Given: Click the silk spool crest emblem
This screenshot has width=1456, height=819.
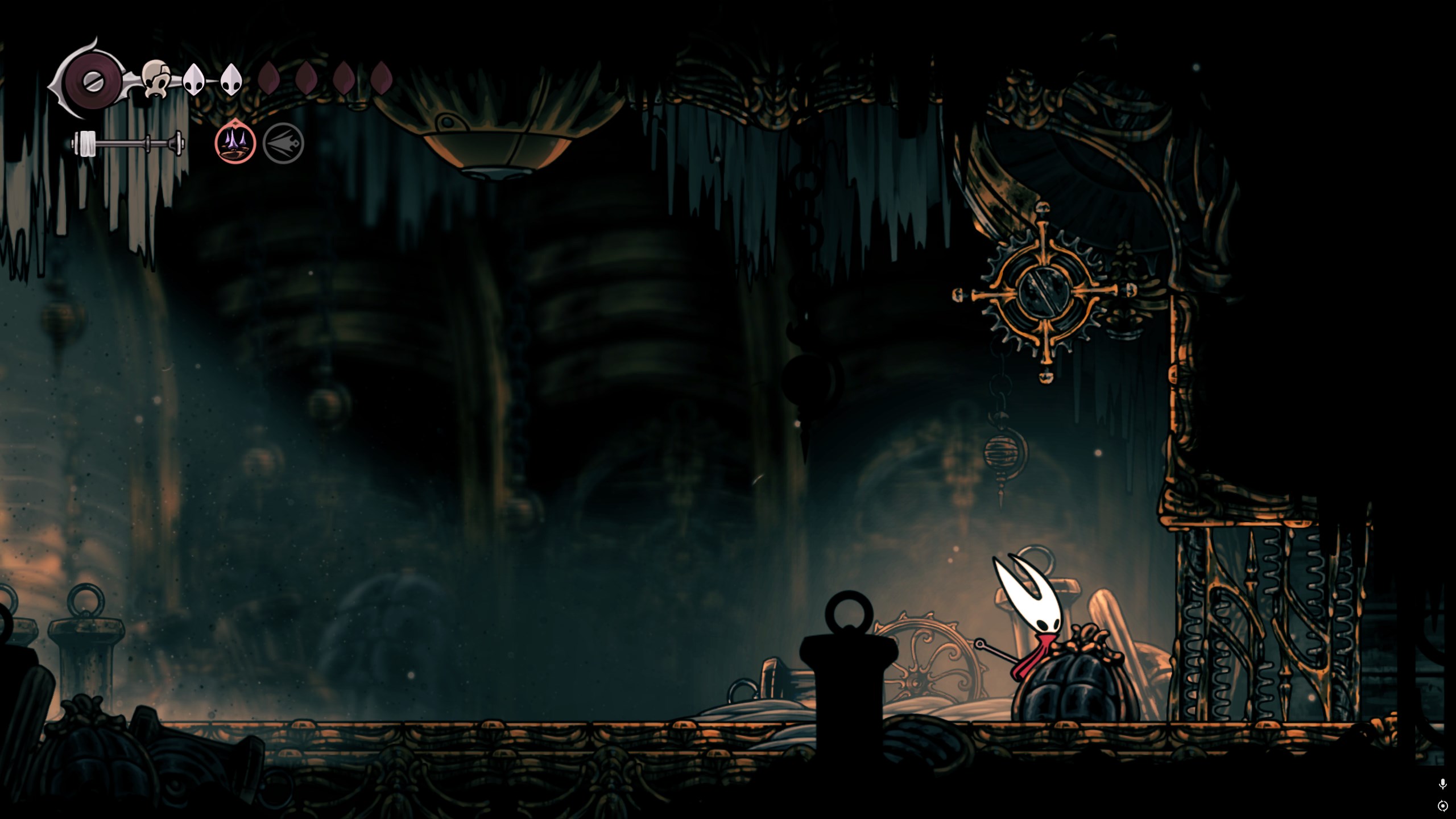Looking at the screenshot, I should coord(91,80).
